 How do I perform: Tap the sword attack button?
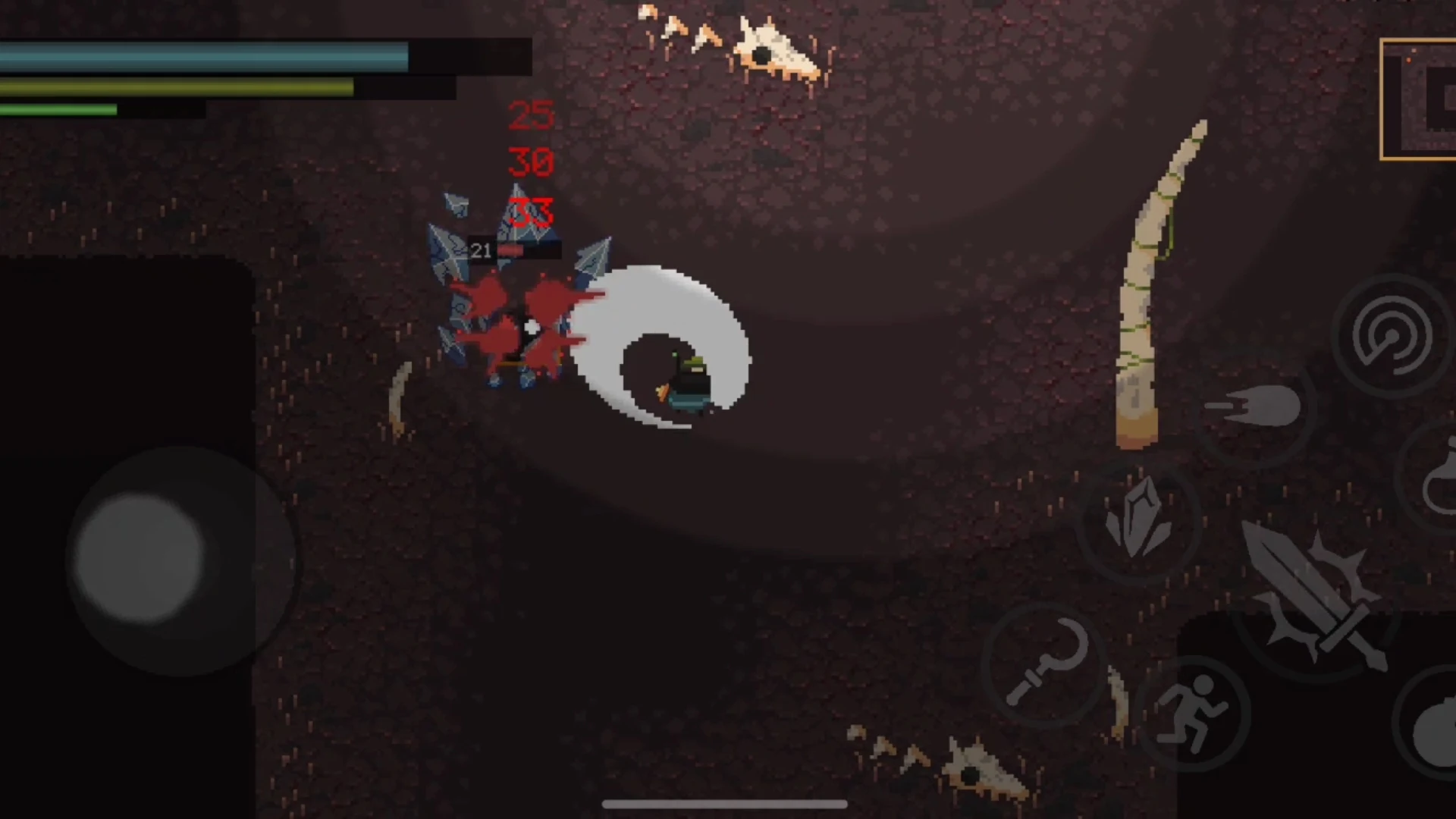(1316, 601)
